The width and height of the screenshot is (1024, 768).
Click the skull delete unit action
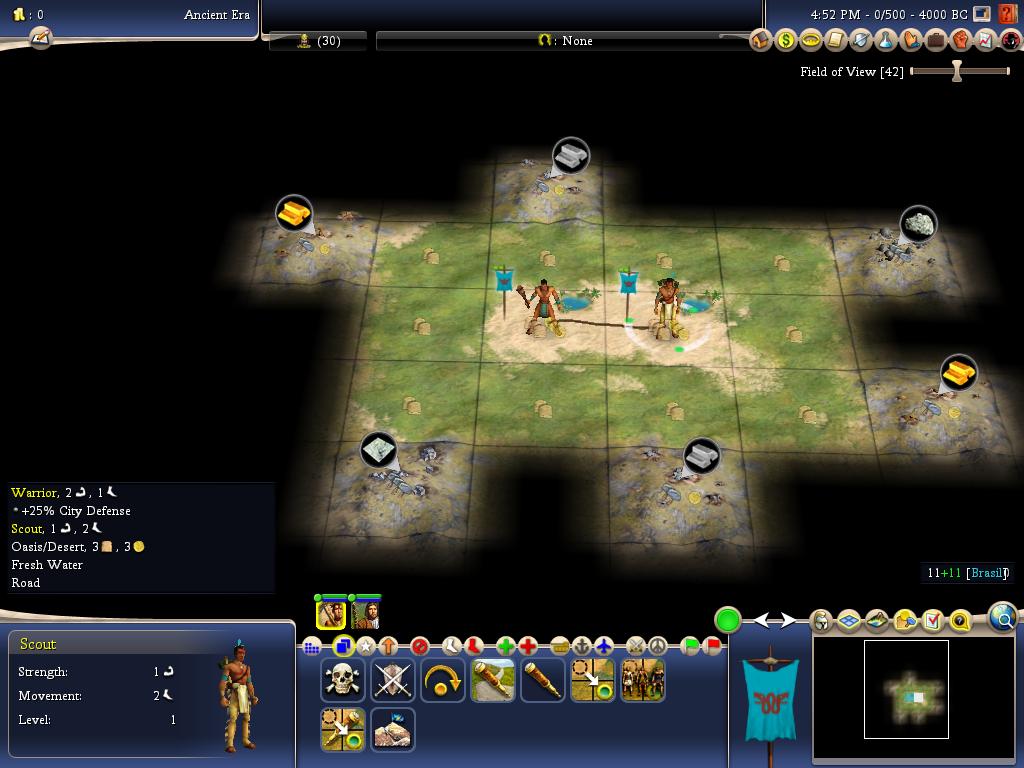[342, 680]
